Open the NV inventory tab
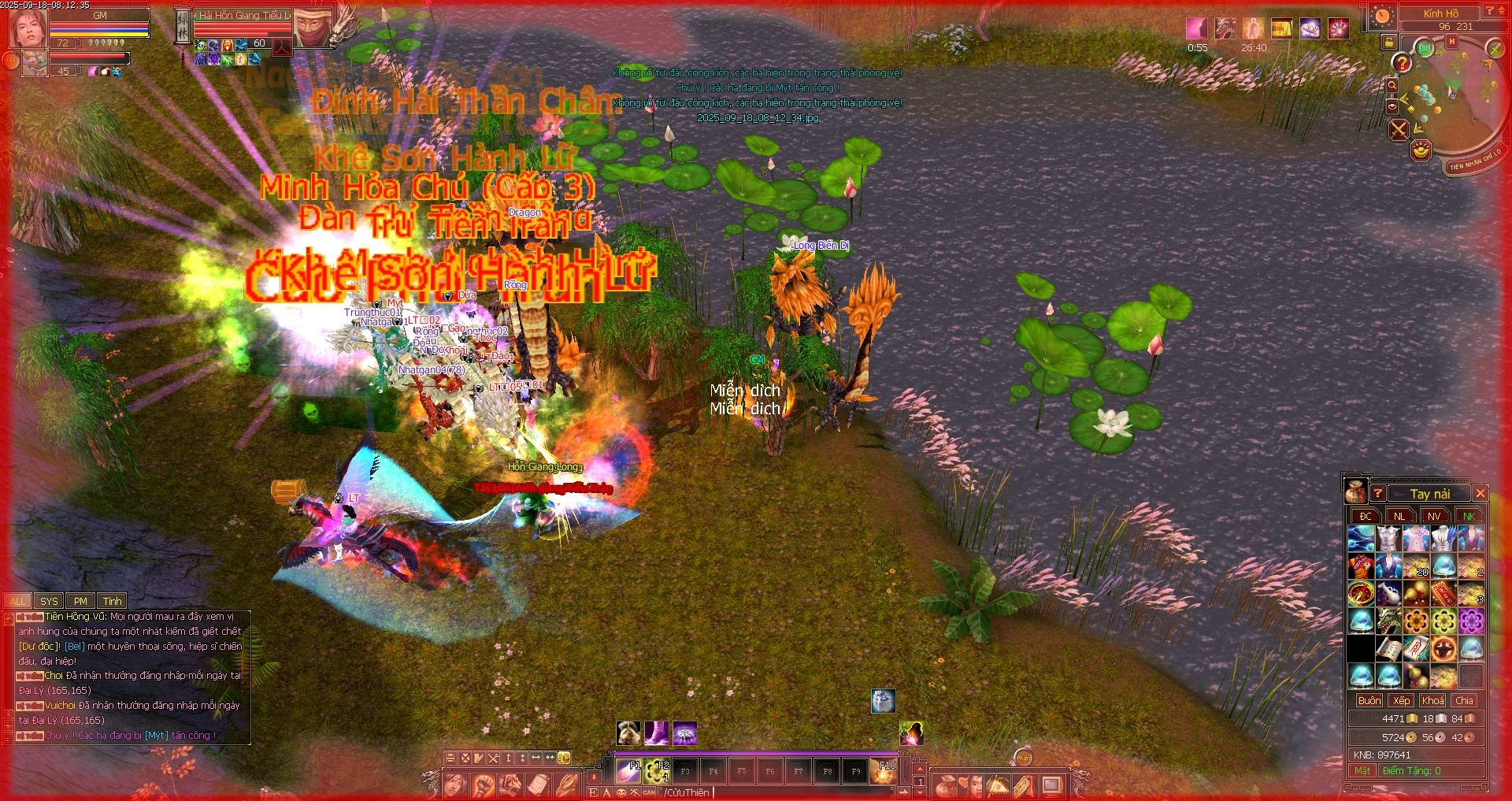The height and width of the screenshot is (801, 1512). 1434,516
